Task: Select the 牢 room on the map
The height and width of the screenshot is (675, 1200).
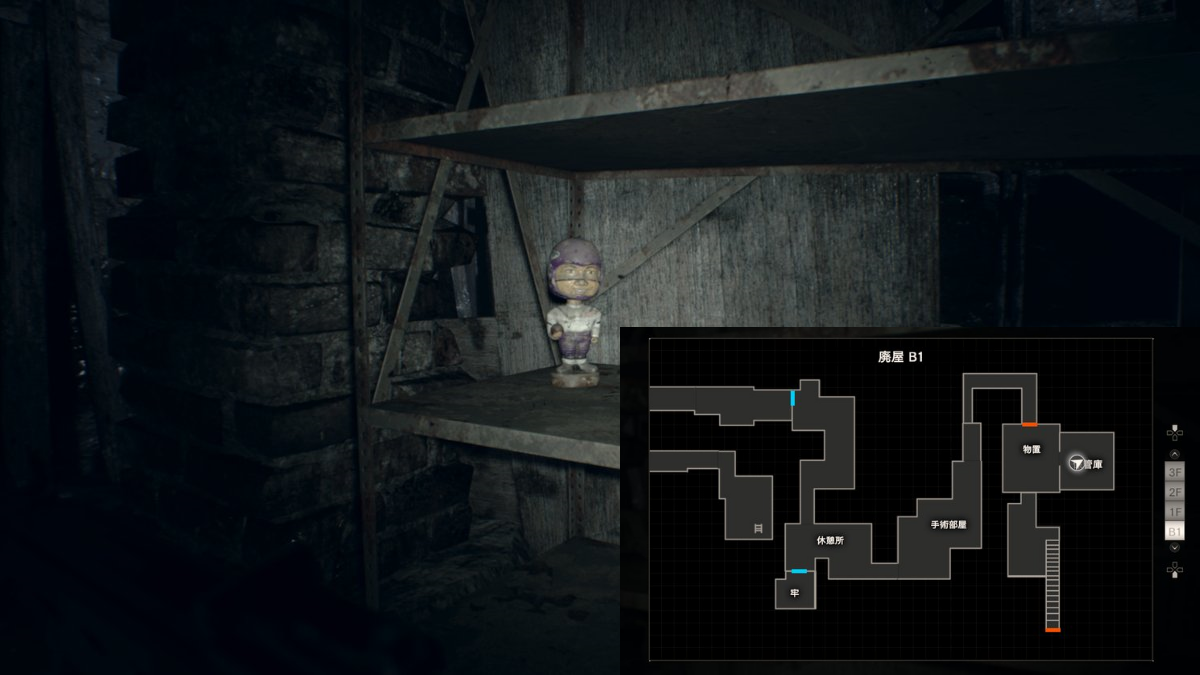Action: tap(795, 593)
